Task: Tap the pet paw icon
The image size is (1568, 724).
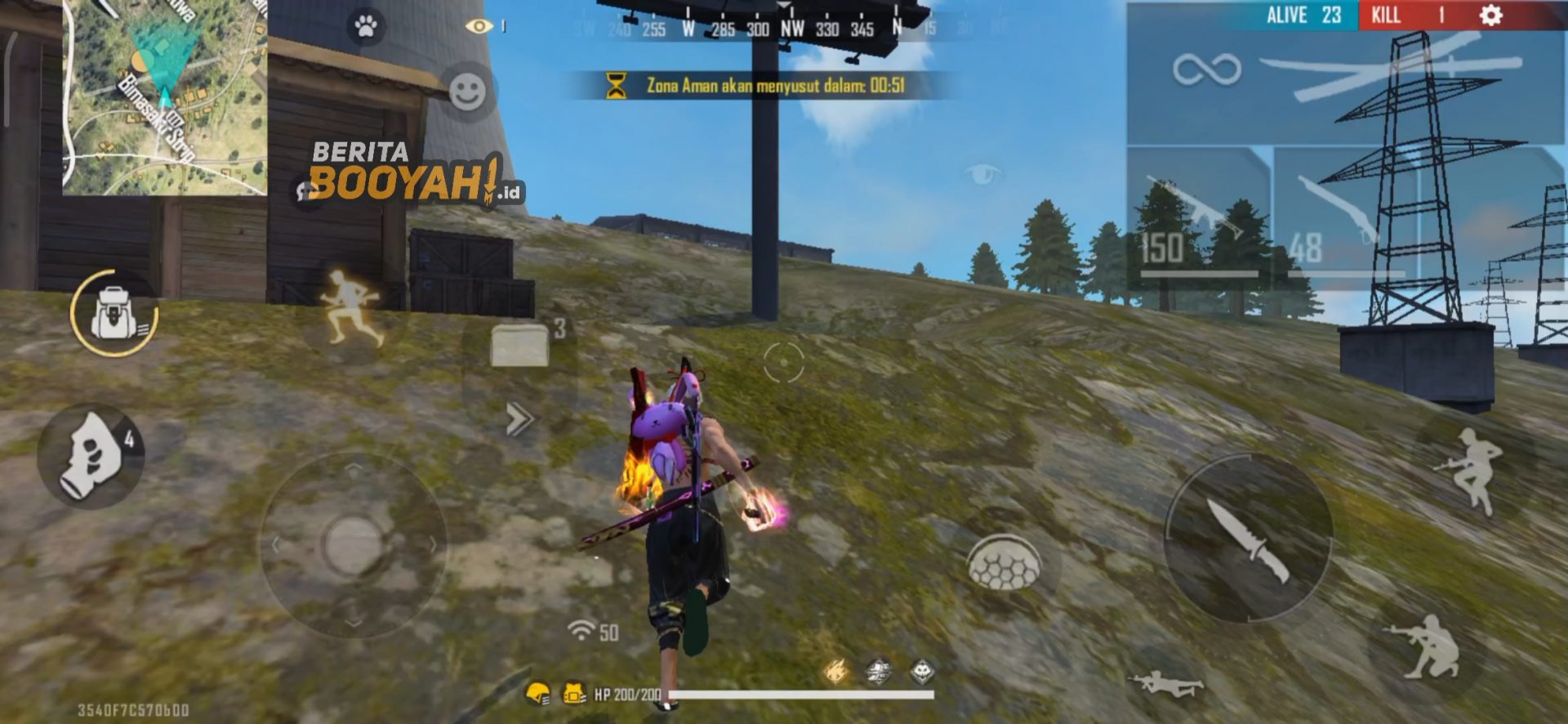Action: pos(367,25)
